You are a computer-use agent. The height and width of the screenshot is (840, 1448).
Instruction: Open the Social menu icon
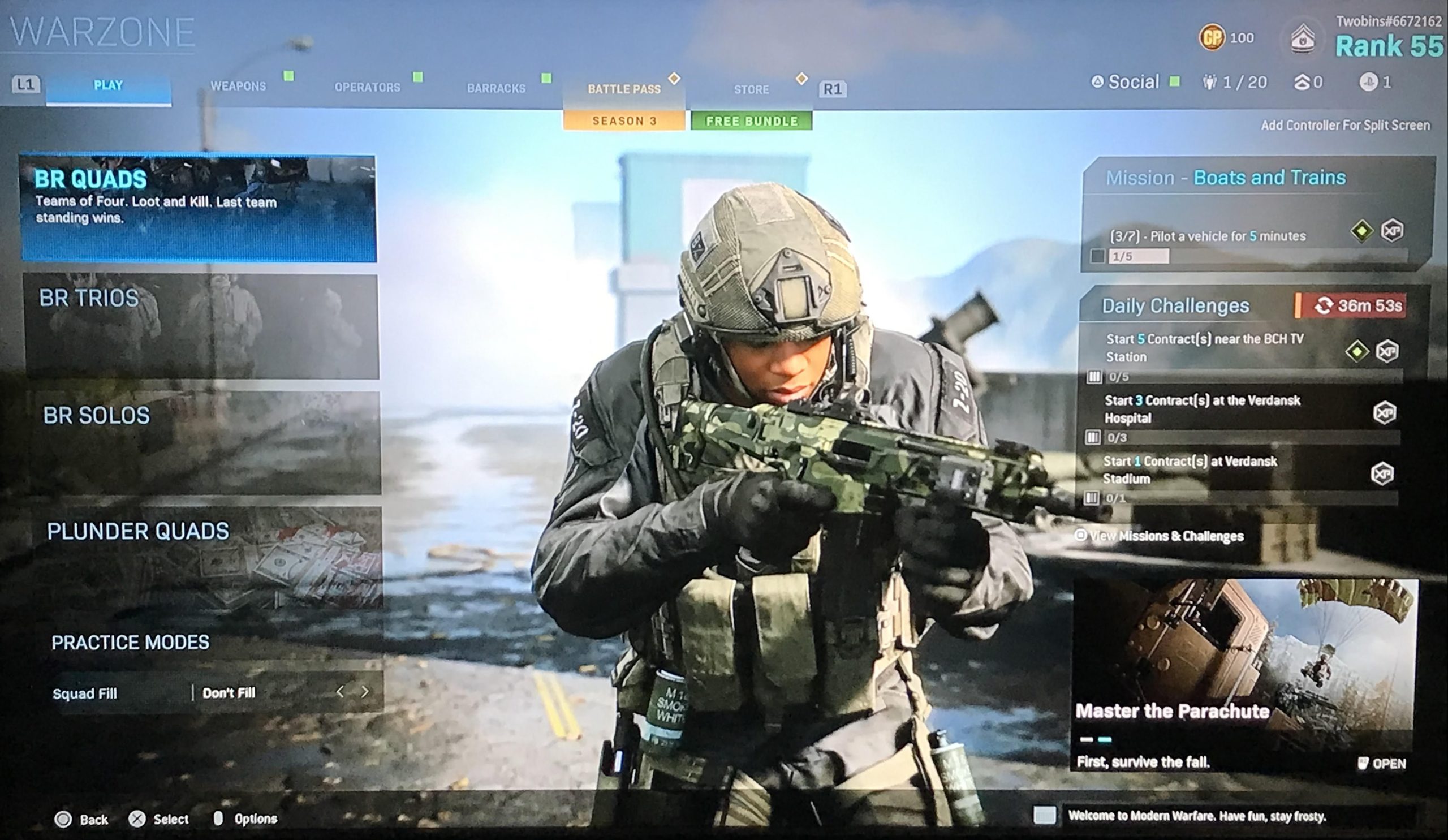pyautogui.click(x=1100, y=81)
